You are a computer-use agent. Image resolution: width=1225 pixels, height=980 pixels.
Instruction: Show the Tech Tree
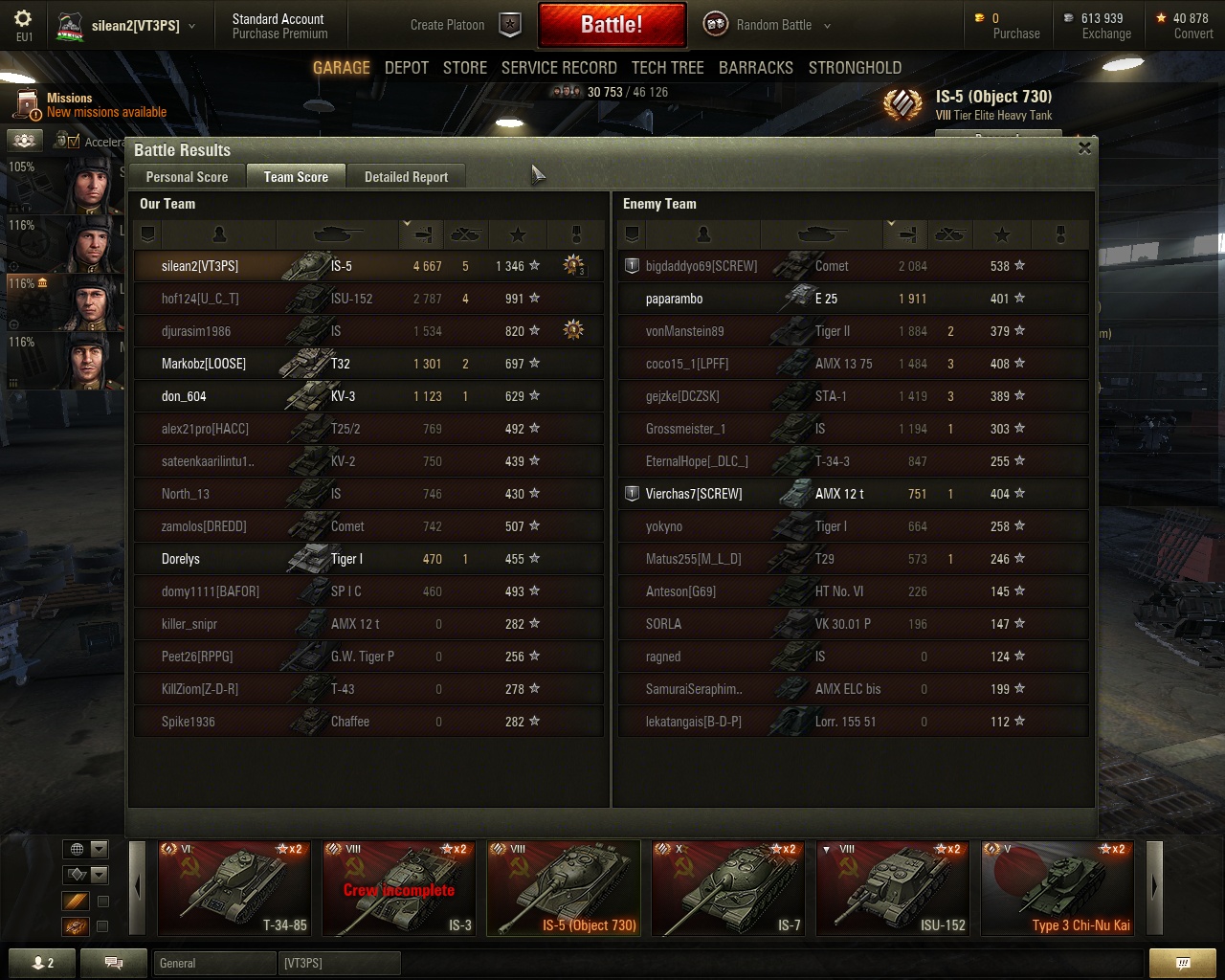667,68
